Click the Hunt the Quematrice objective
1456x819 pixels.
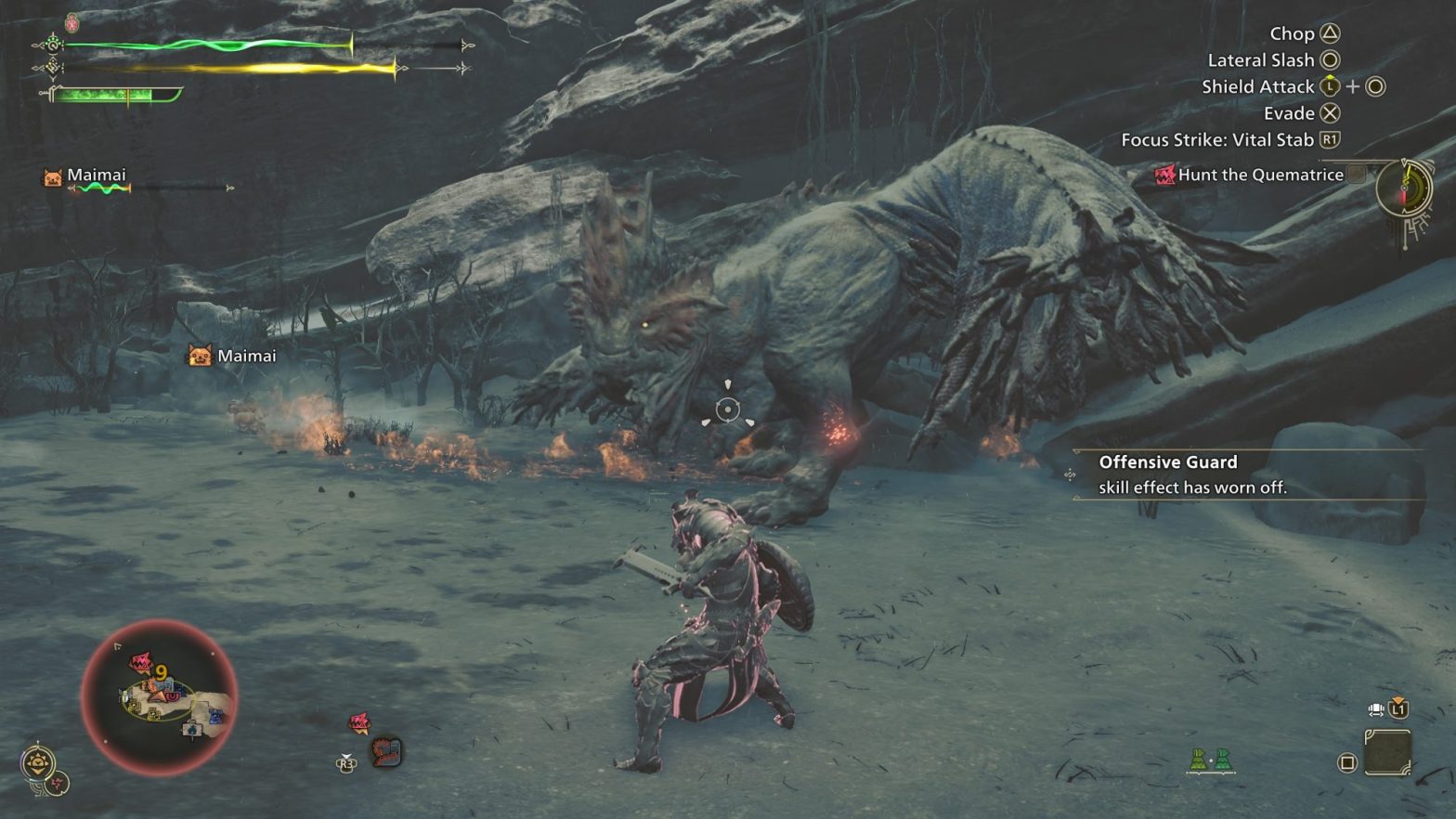(1259, 175)
